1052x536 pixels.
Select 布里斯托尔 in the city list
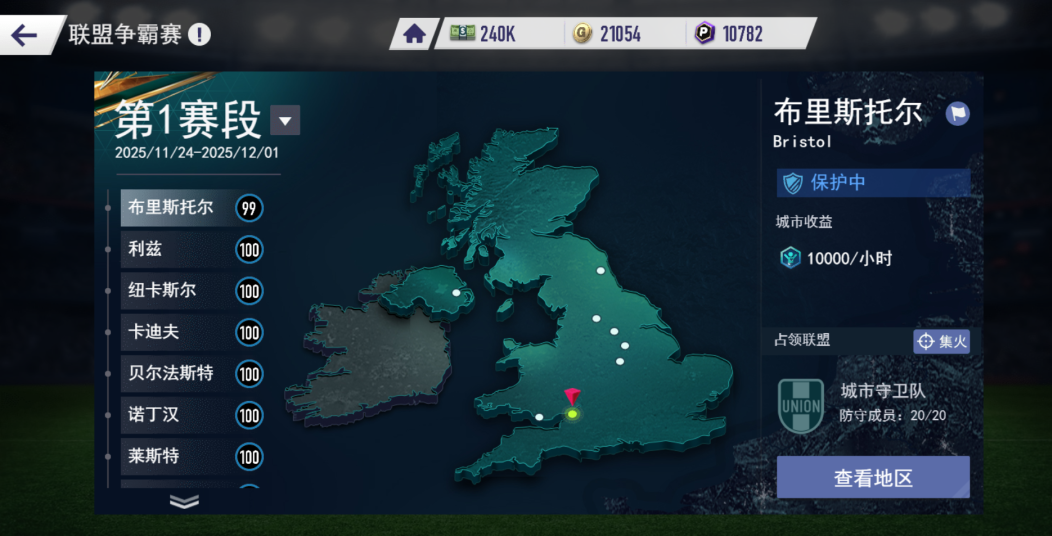[172, 208]
